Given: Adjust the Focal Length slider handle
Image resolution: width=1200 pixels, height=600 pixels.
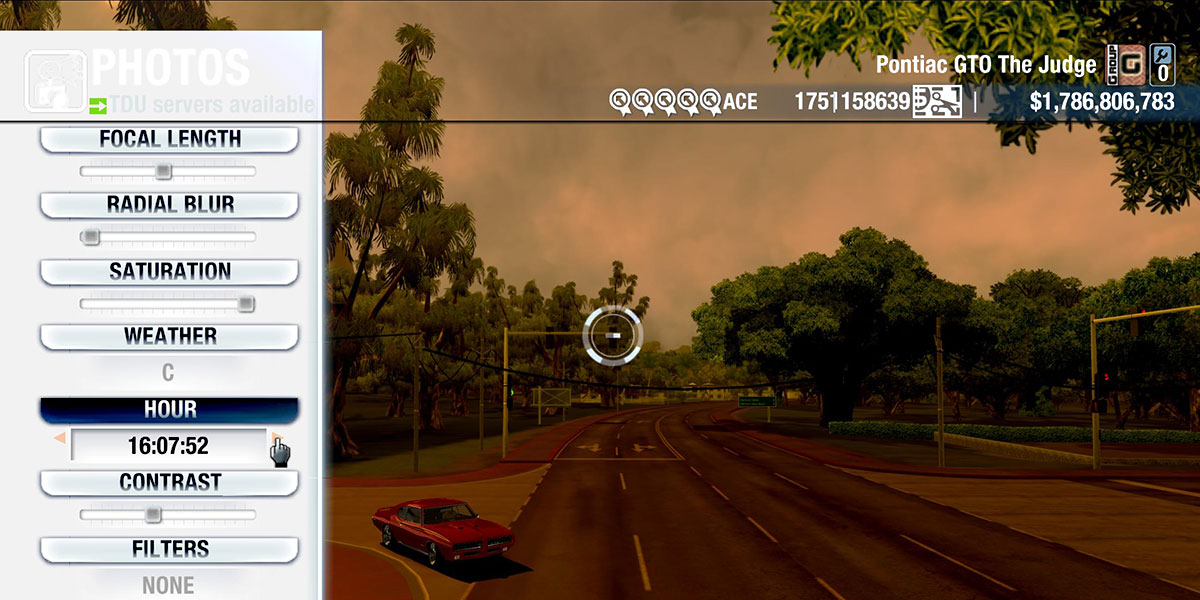Looking at the screenshot, I should (163, 172).
